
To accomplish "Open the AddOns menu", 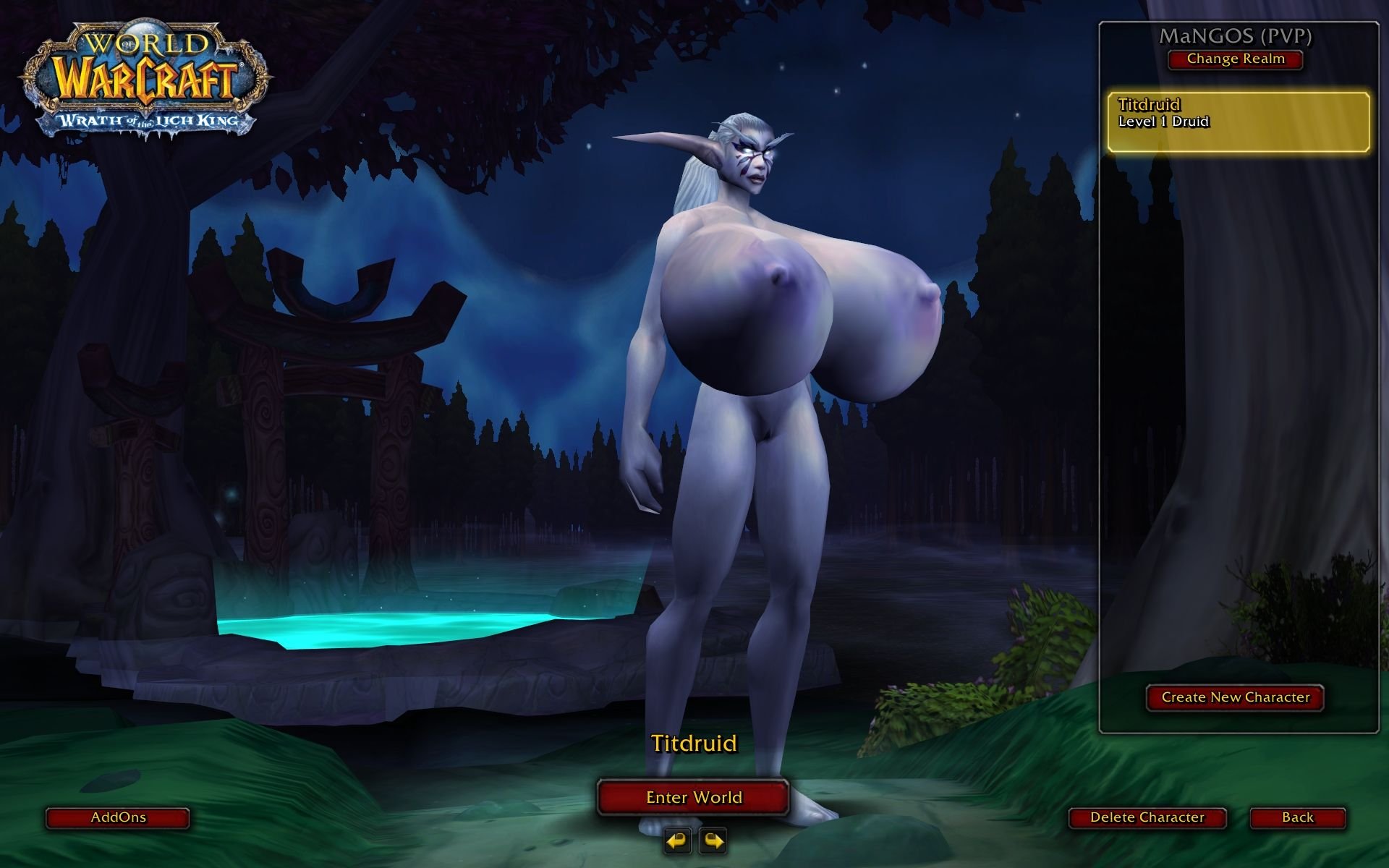I will [x=118, y=817].
